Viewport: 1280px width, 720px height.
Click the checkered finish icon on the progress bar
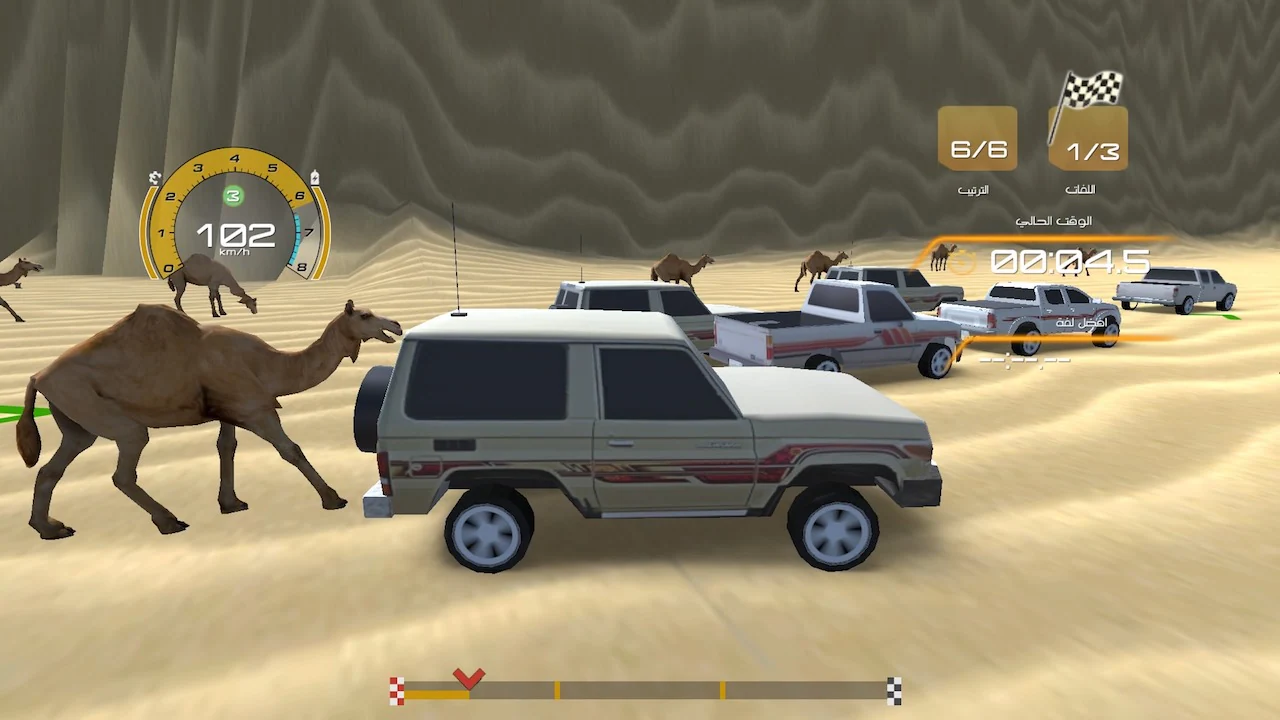click(x=893, y=687)
